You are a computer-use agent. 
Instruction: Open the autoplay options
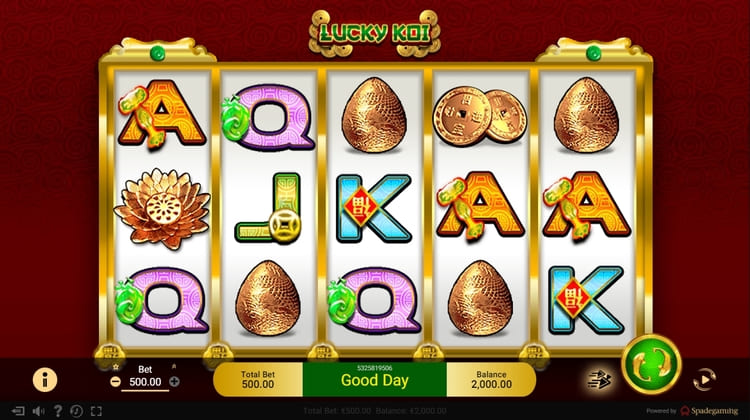tap(705, 378)
